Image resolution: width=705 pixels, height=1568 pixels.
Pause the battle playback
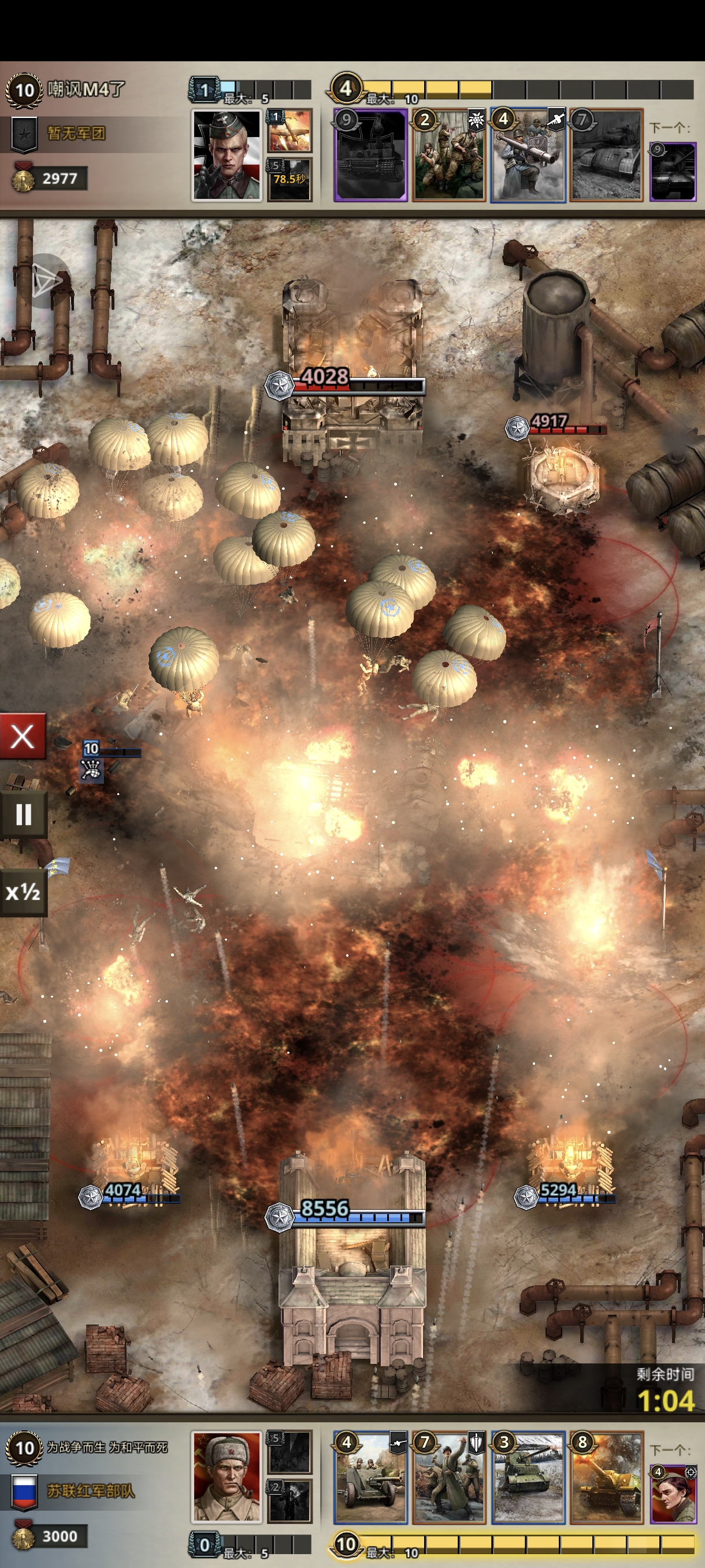tap(23, 814)
